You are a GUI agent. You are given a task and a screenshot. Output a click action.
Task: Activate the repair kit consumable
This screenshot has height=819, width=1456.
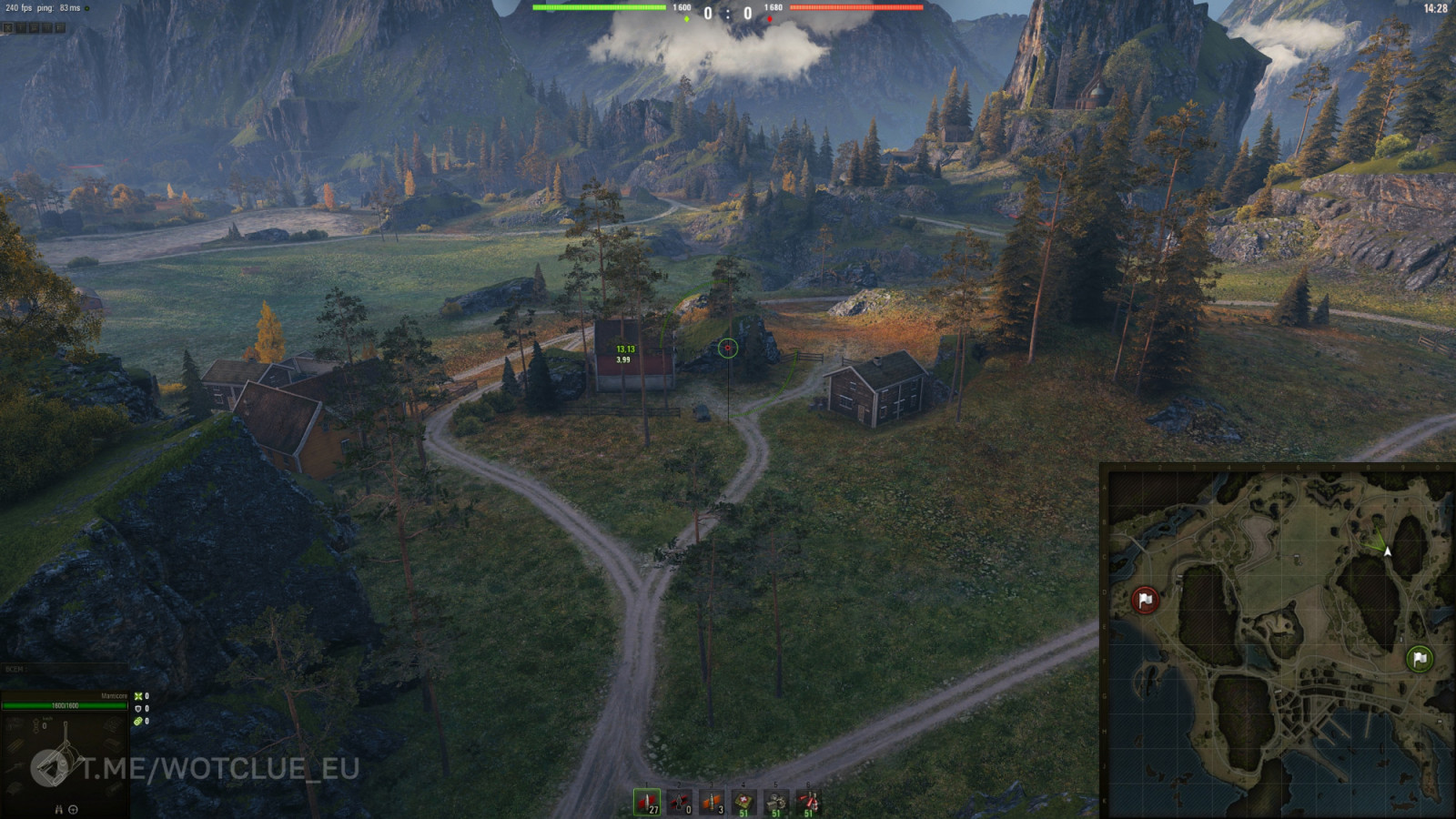coord(776,802)
